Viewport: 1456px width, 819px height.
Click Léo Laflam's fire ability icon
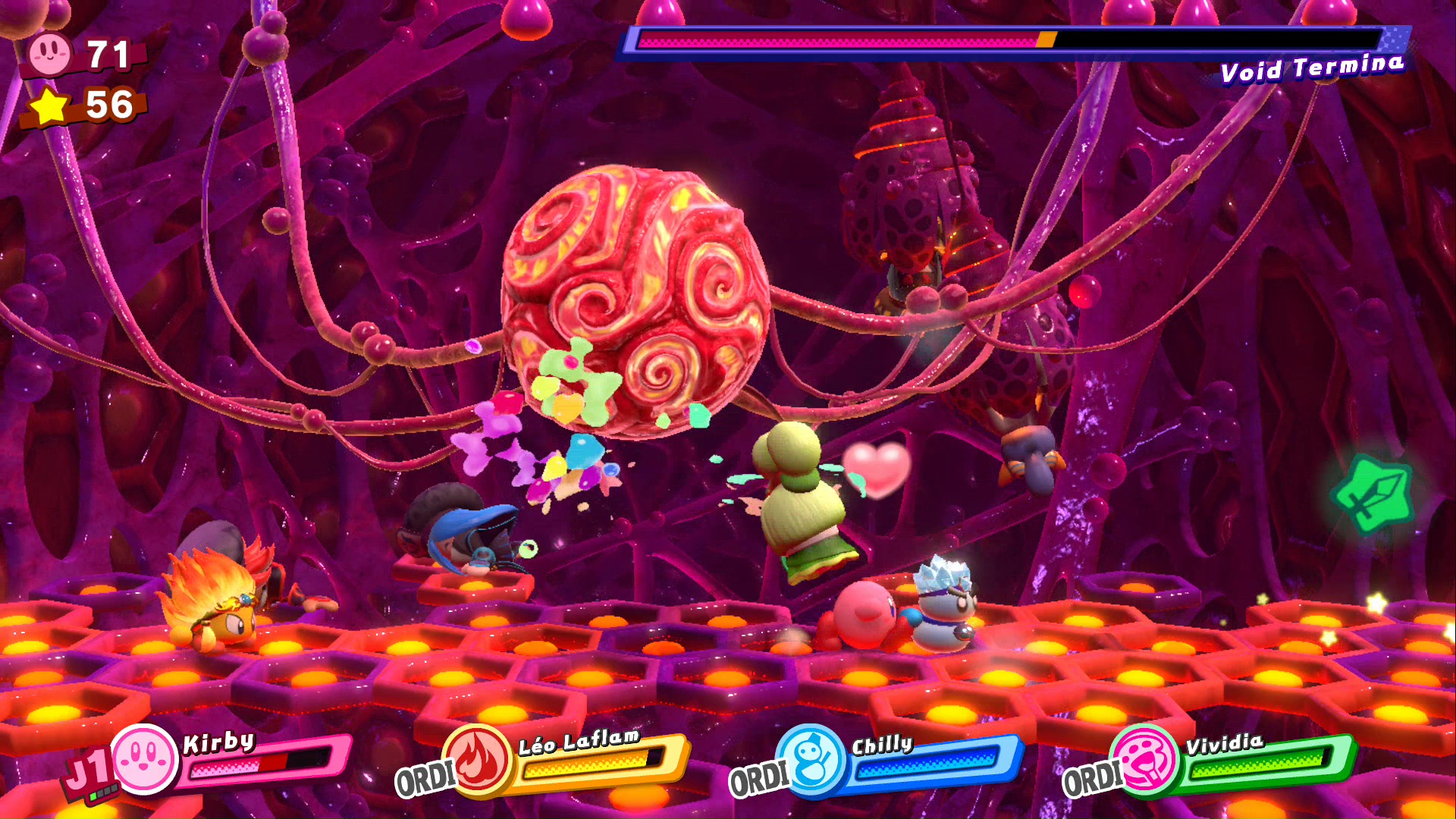[x=478, y=761]
